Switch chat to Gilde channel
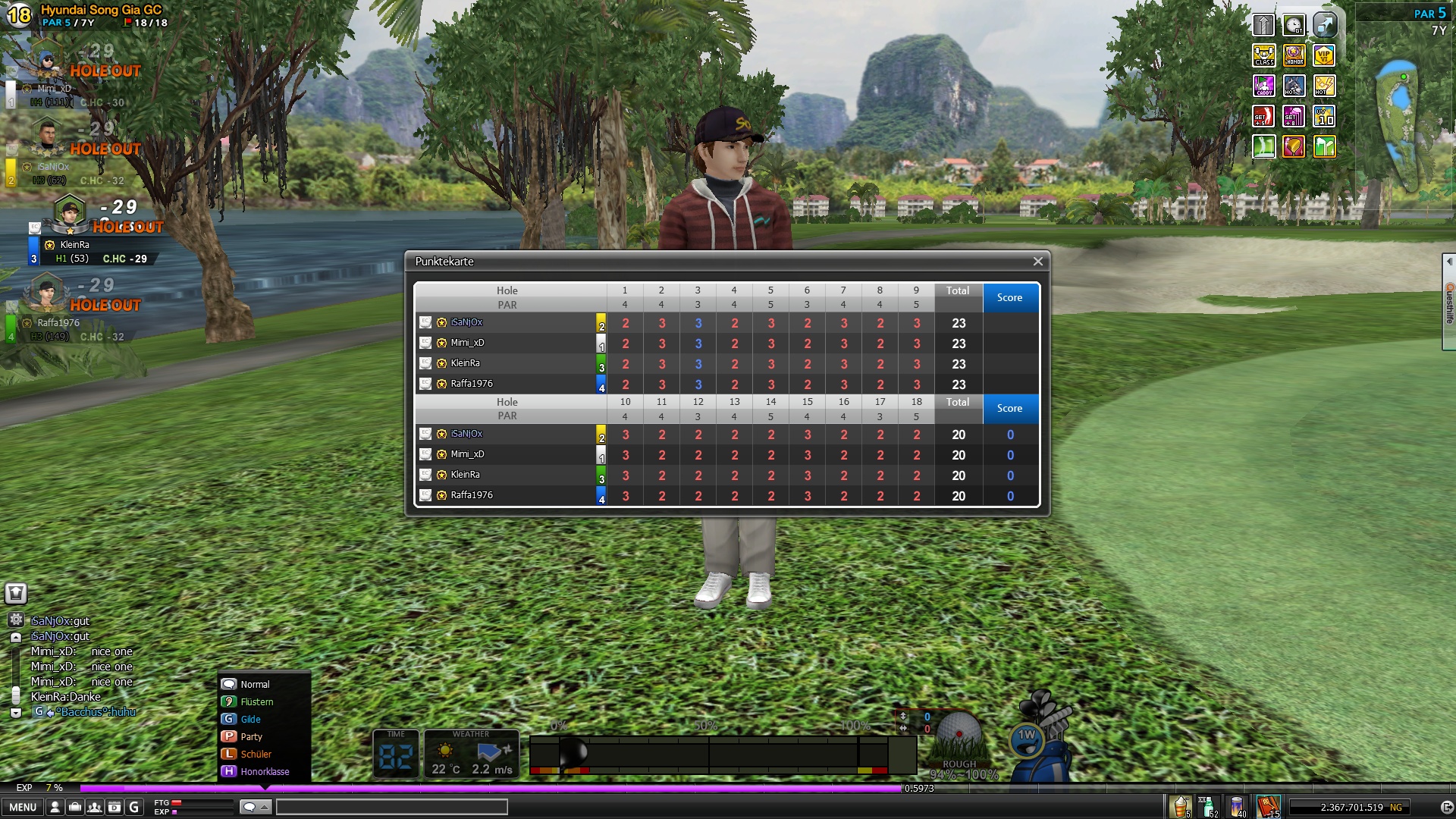Viewport: 1456px width, 819px height. tap(250, 720)
